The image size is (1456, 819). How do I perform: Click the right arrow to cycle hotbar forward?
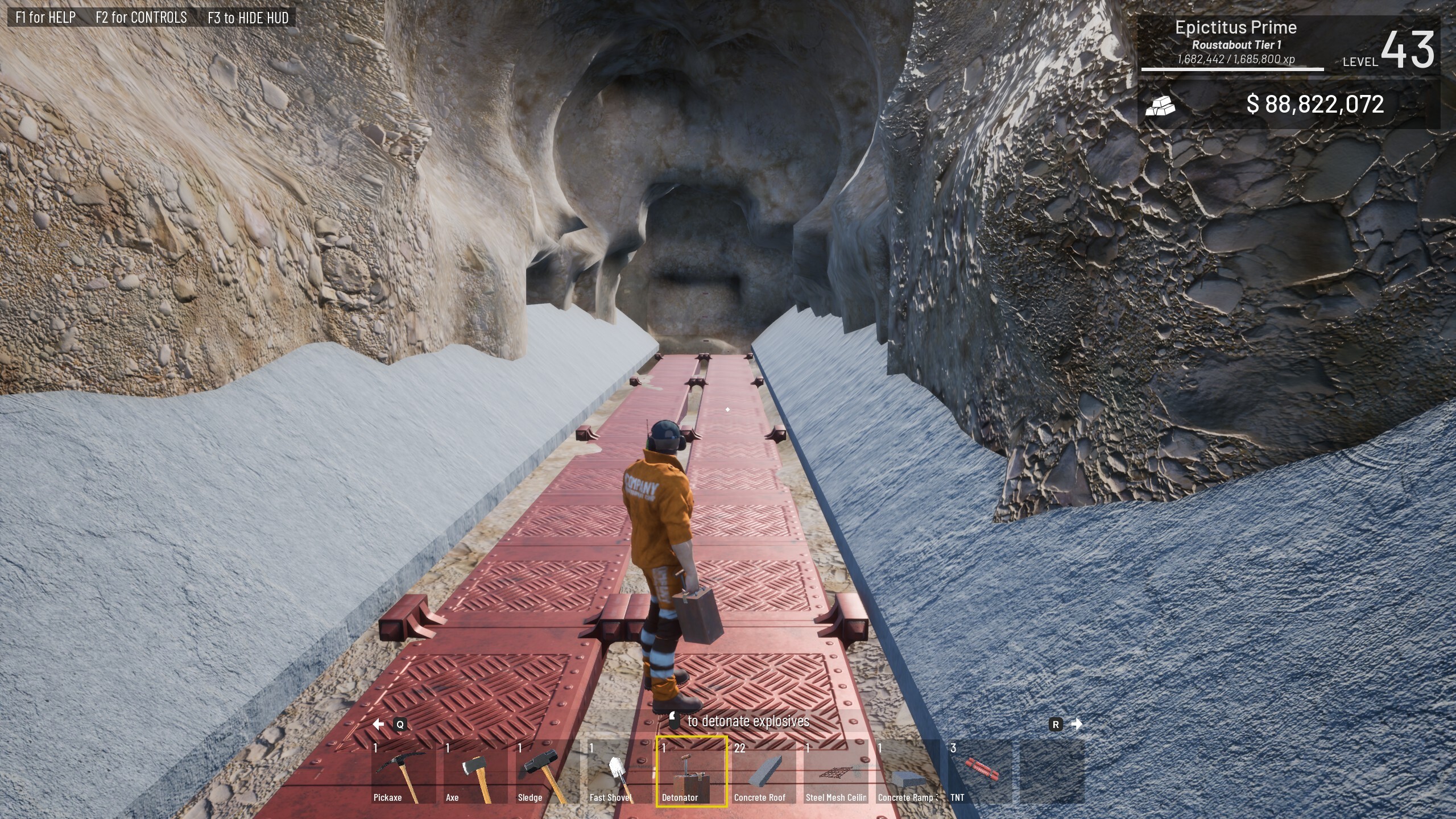1076,724
